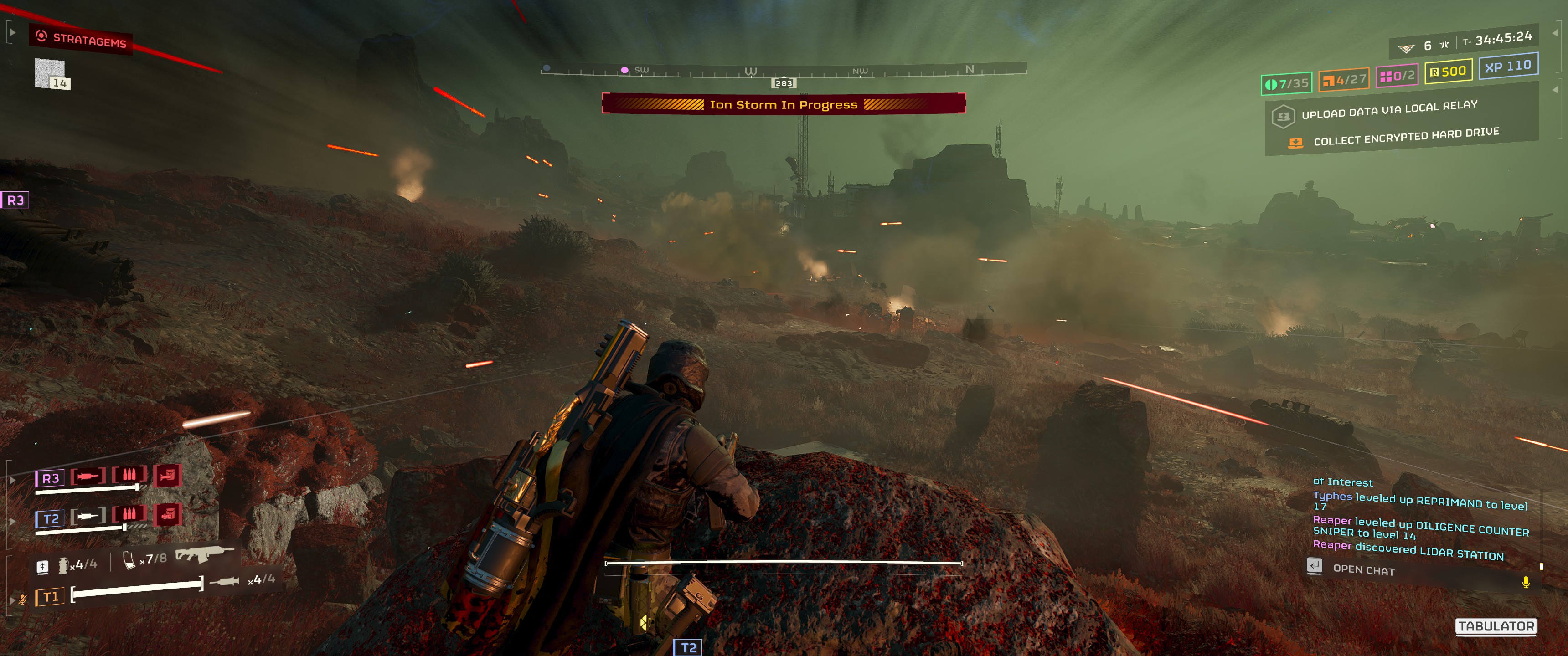Image resolution: width=1568 pixels, height=656 pixels.
Task: Collapse the objectives panel with its arrow
Action: point(1556,89)
